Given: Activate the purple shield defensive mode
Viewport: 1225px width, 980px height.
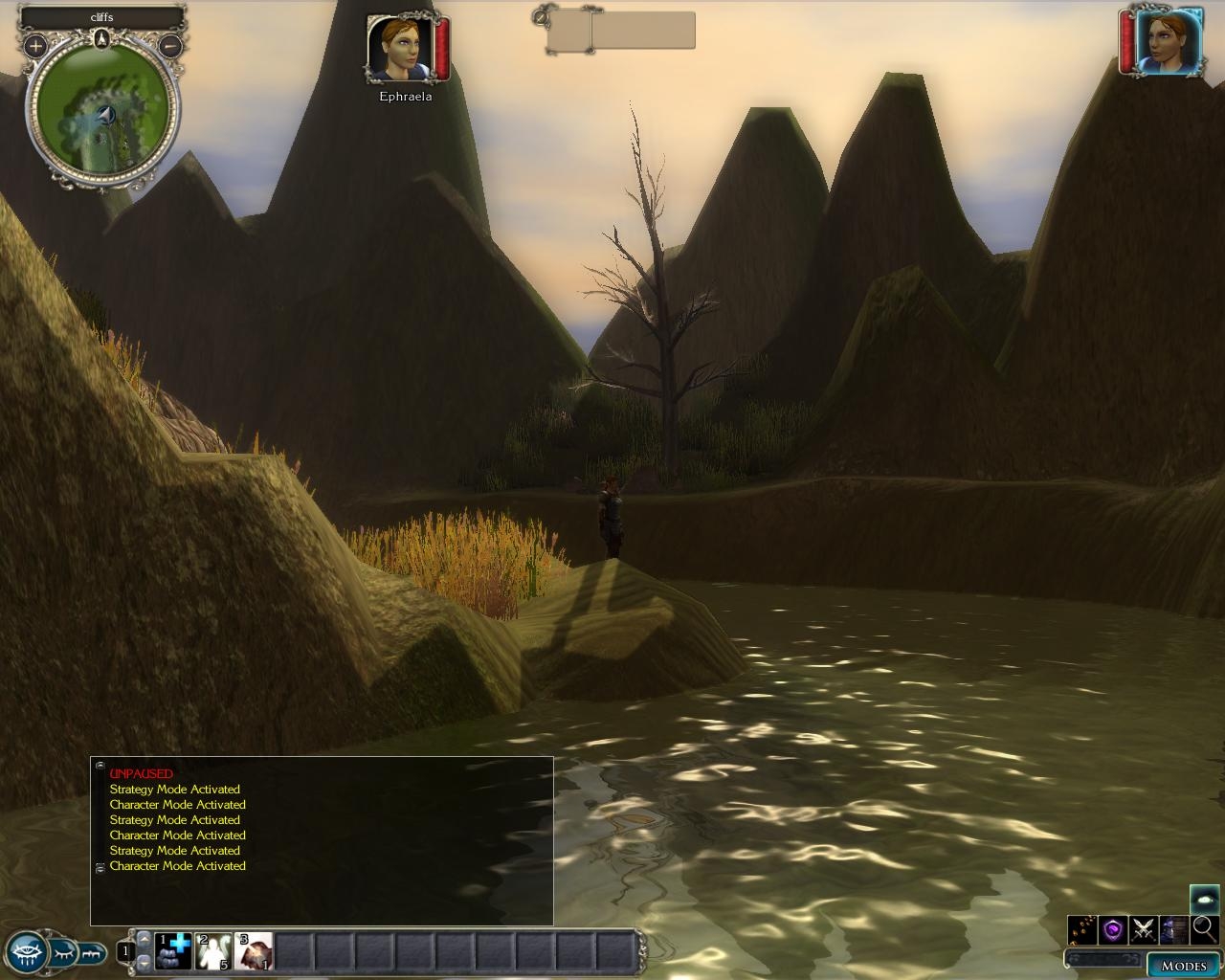Looking at the screenshot, I should point(1113,929).
